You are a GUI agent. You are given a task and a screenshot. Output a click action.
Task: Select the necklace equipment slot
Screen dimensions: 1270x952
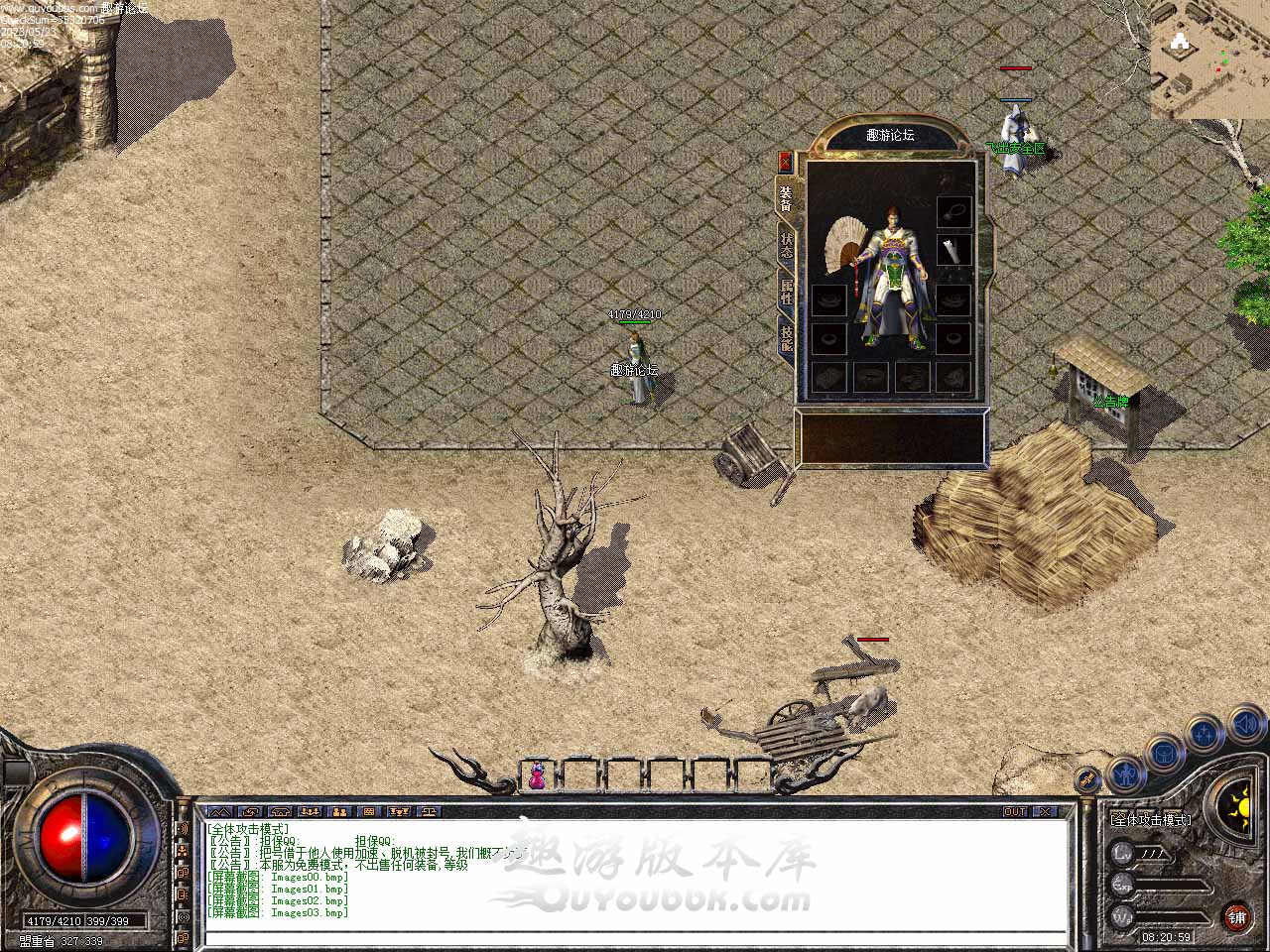[953, 211]
